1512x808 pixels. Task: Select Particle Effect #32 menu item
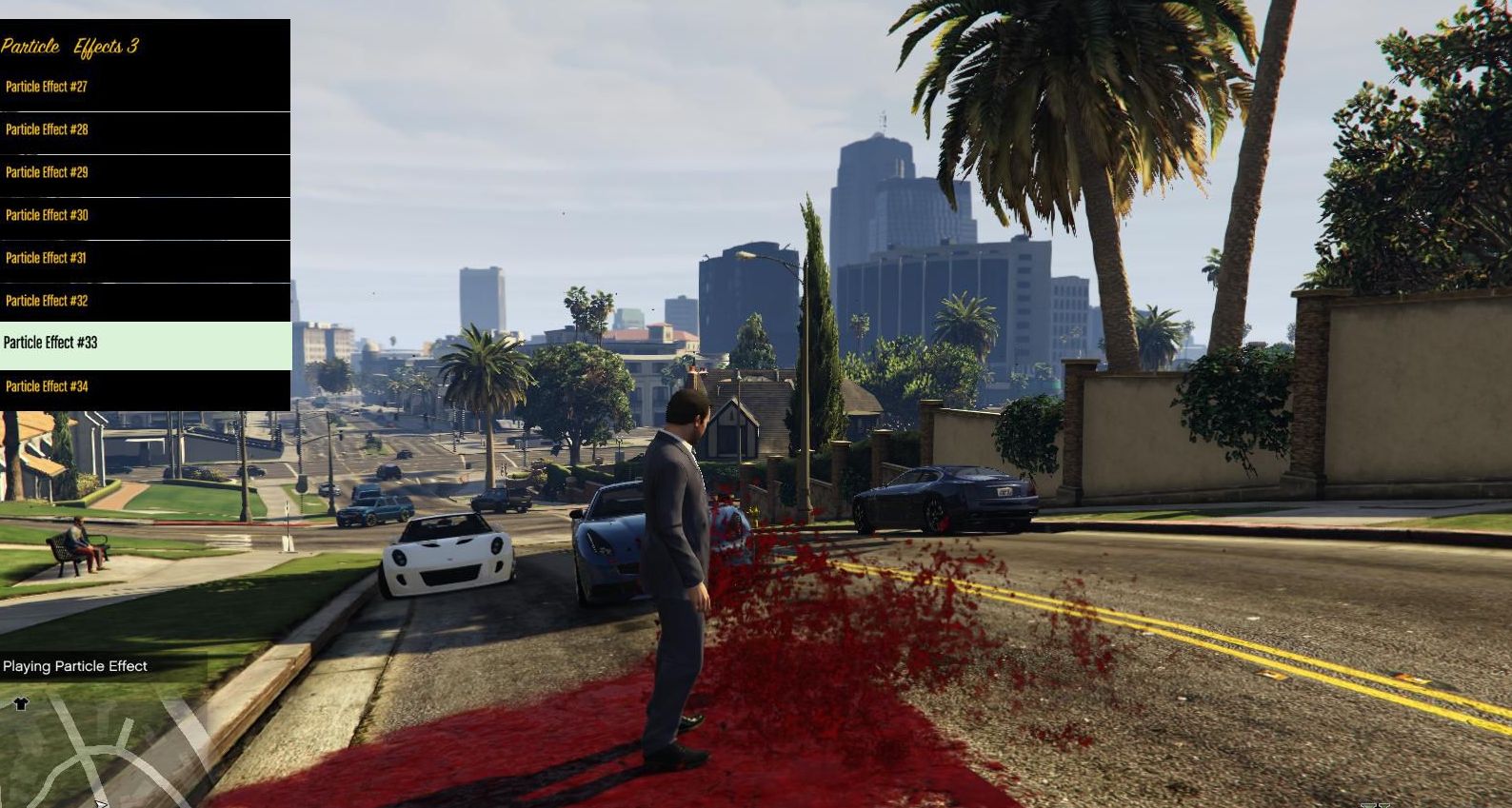coord(143,302)
